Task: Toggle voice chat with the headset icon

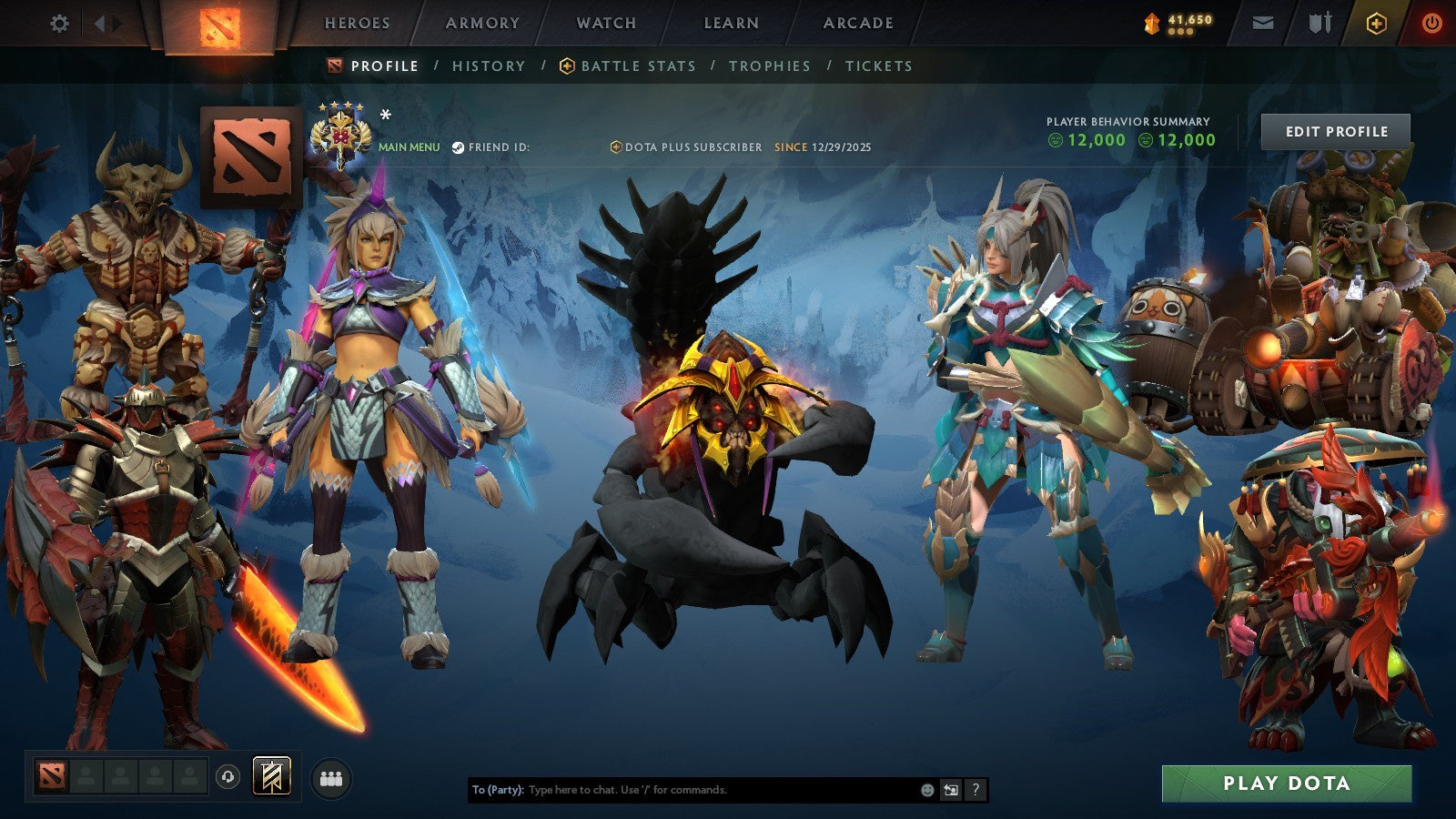Action: (227, 775)
